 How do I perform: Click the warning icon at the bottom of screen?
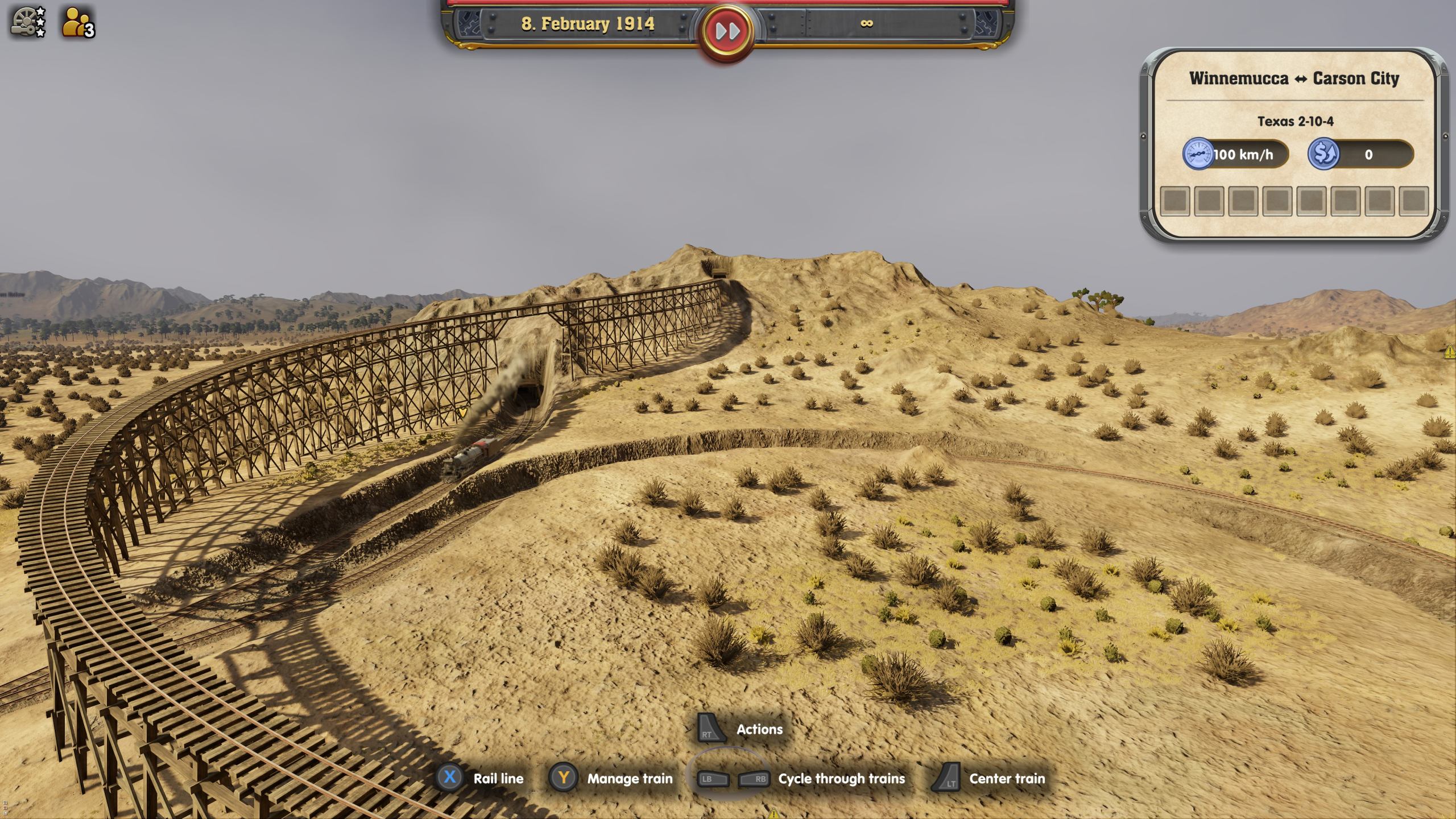[x=774, y=813]
